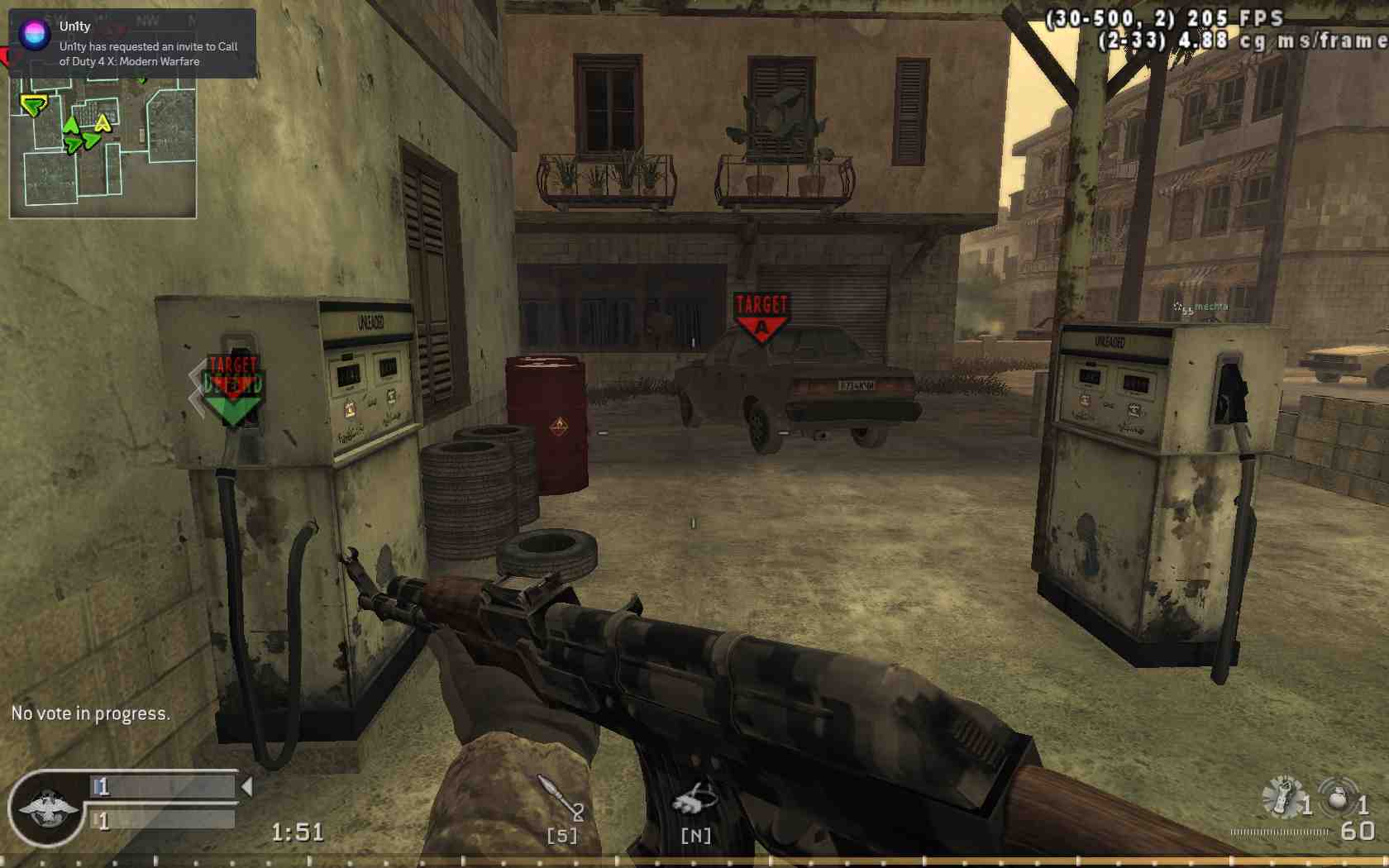Activate the night vision goggles icon
This screenshot has height=868, width=1389.
694,799
